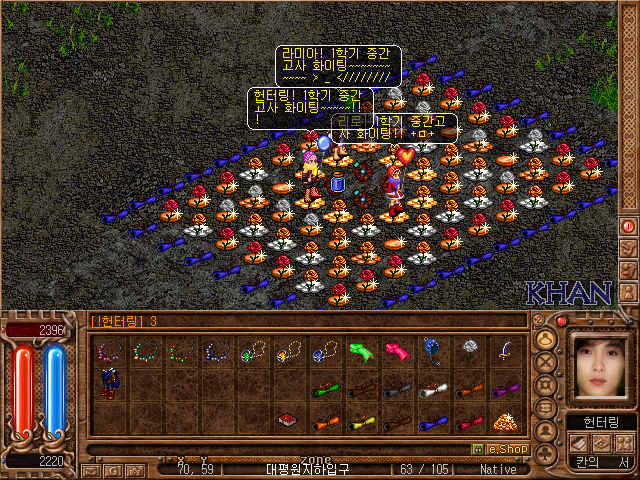This screenshot has width=640, height=480.
Task: Select the gold coin pile
Action: click(x=503, y=420)
